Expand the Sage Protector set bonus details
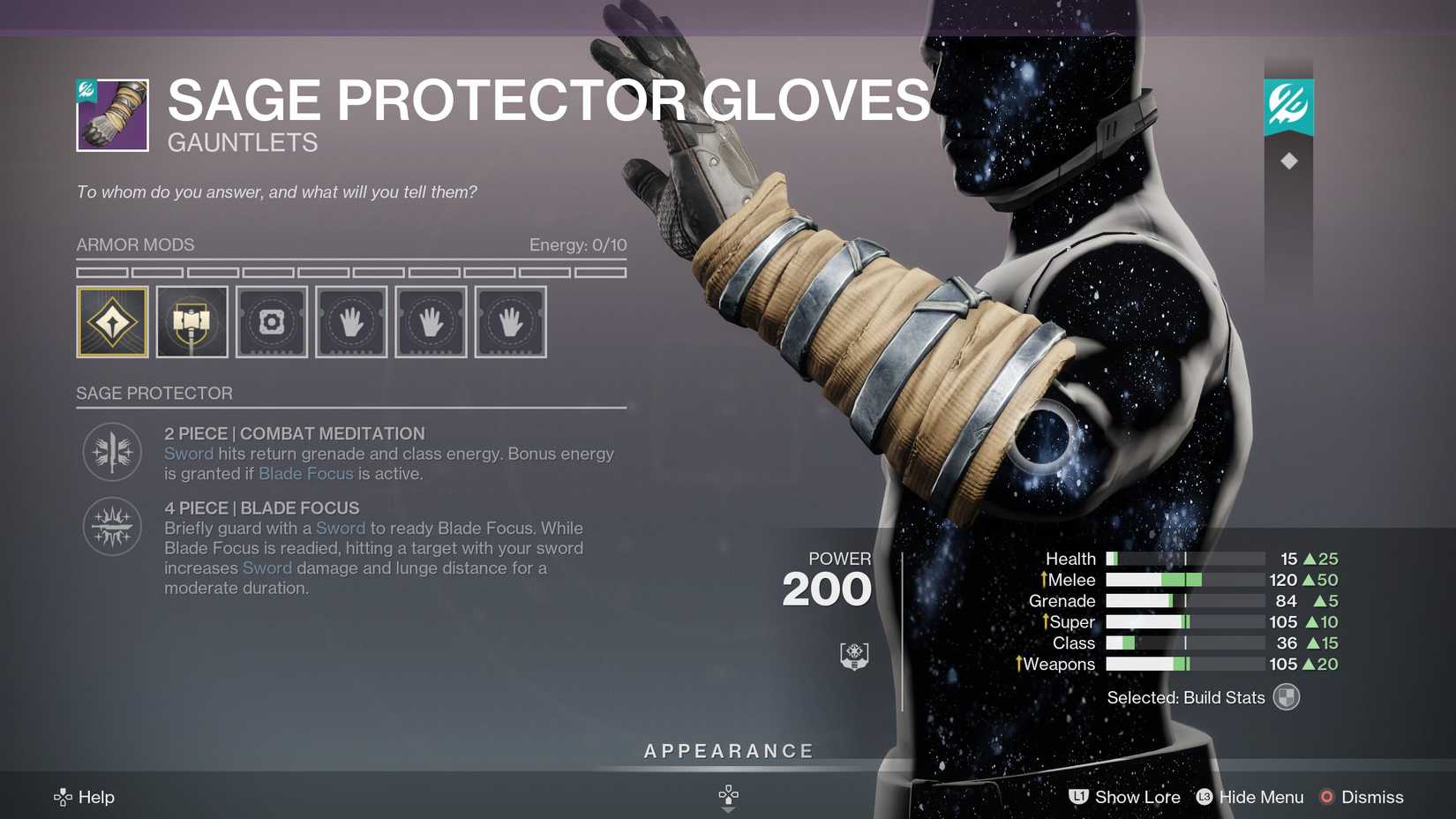This screenshot has height=819, width=1456. pos(154,393)
